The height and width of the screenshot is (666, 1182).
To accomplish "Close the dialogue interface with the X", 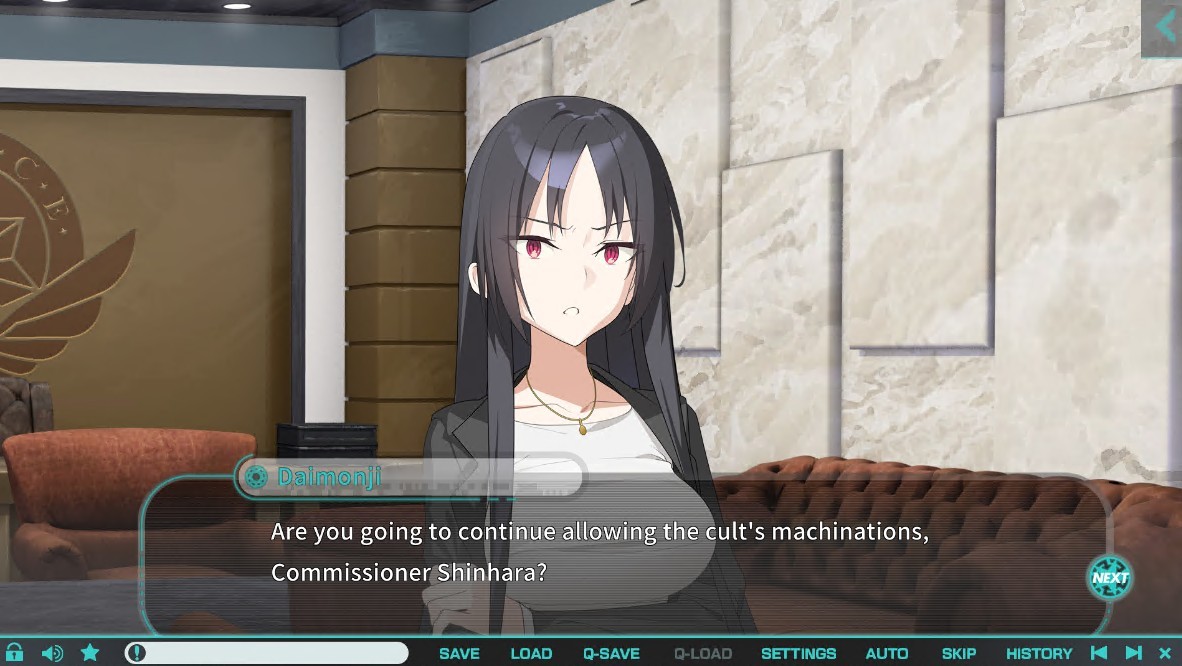I will tap(1164, 653).
